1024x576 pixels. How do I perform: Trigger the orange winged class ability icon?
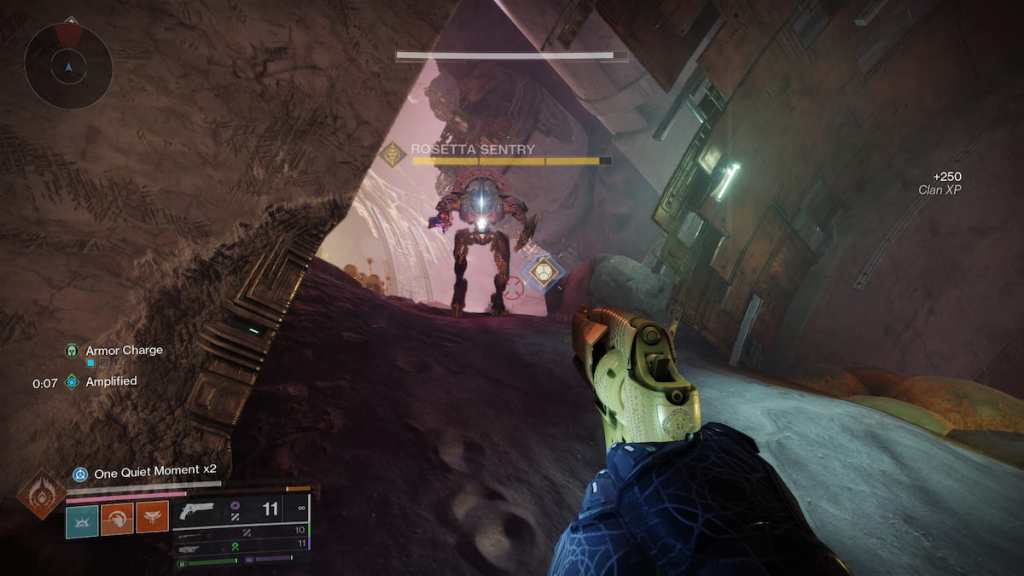(x=152, y=518)
